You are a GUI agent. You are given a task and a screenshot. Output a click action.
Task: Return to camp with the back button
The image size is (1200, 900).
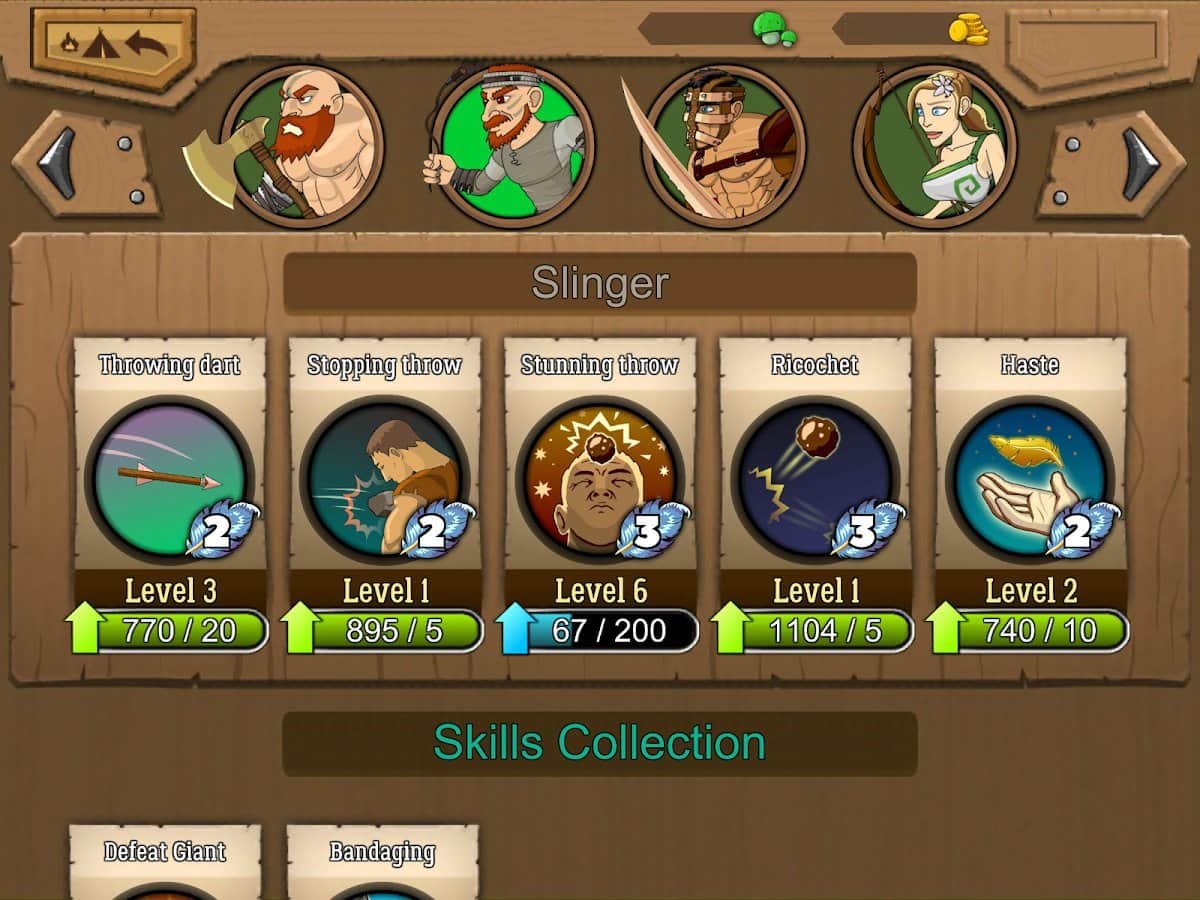(113, 45)
